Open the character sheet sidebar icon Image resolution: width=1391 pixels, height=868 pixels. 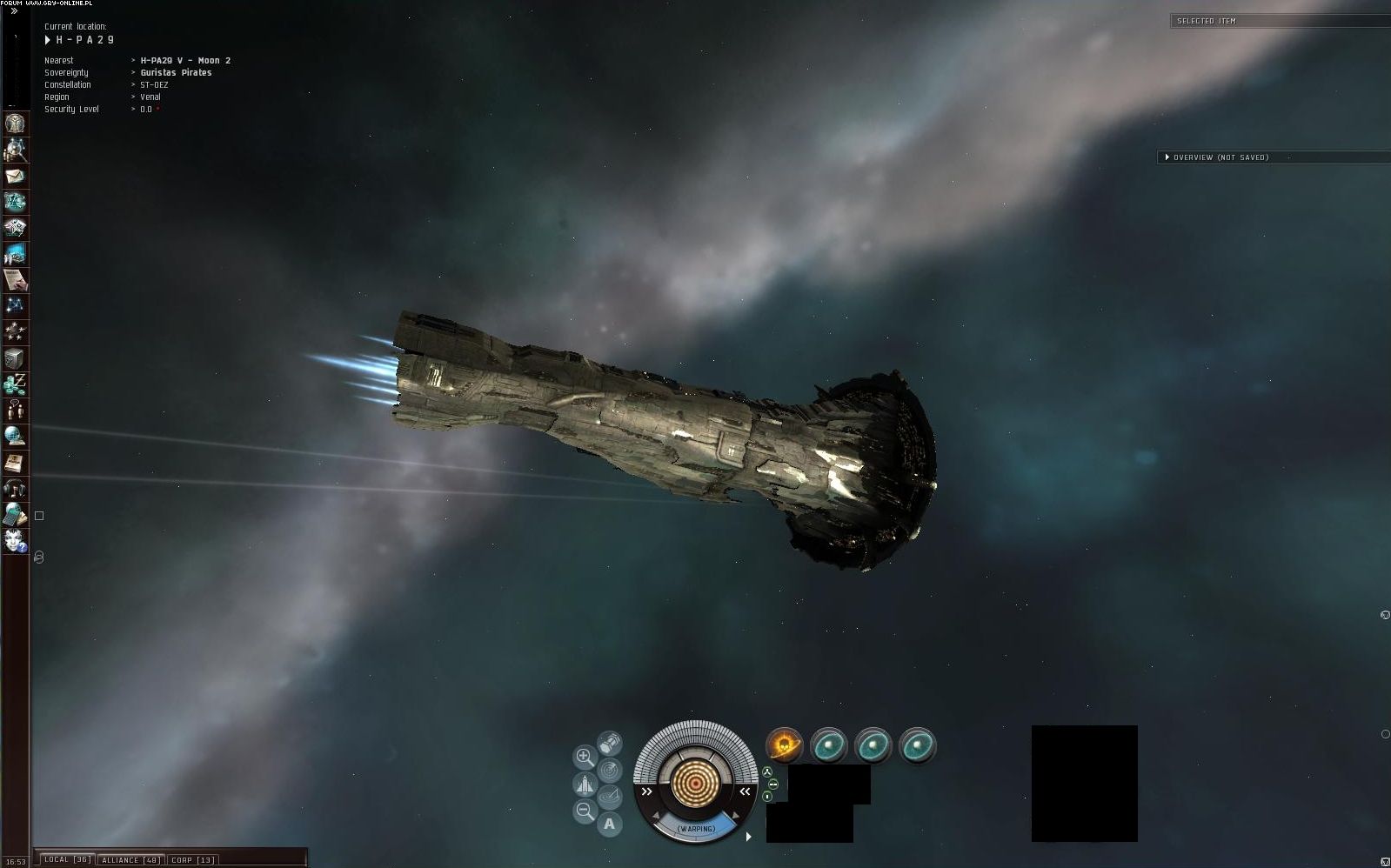(15, 124)
